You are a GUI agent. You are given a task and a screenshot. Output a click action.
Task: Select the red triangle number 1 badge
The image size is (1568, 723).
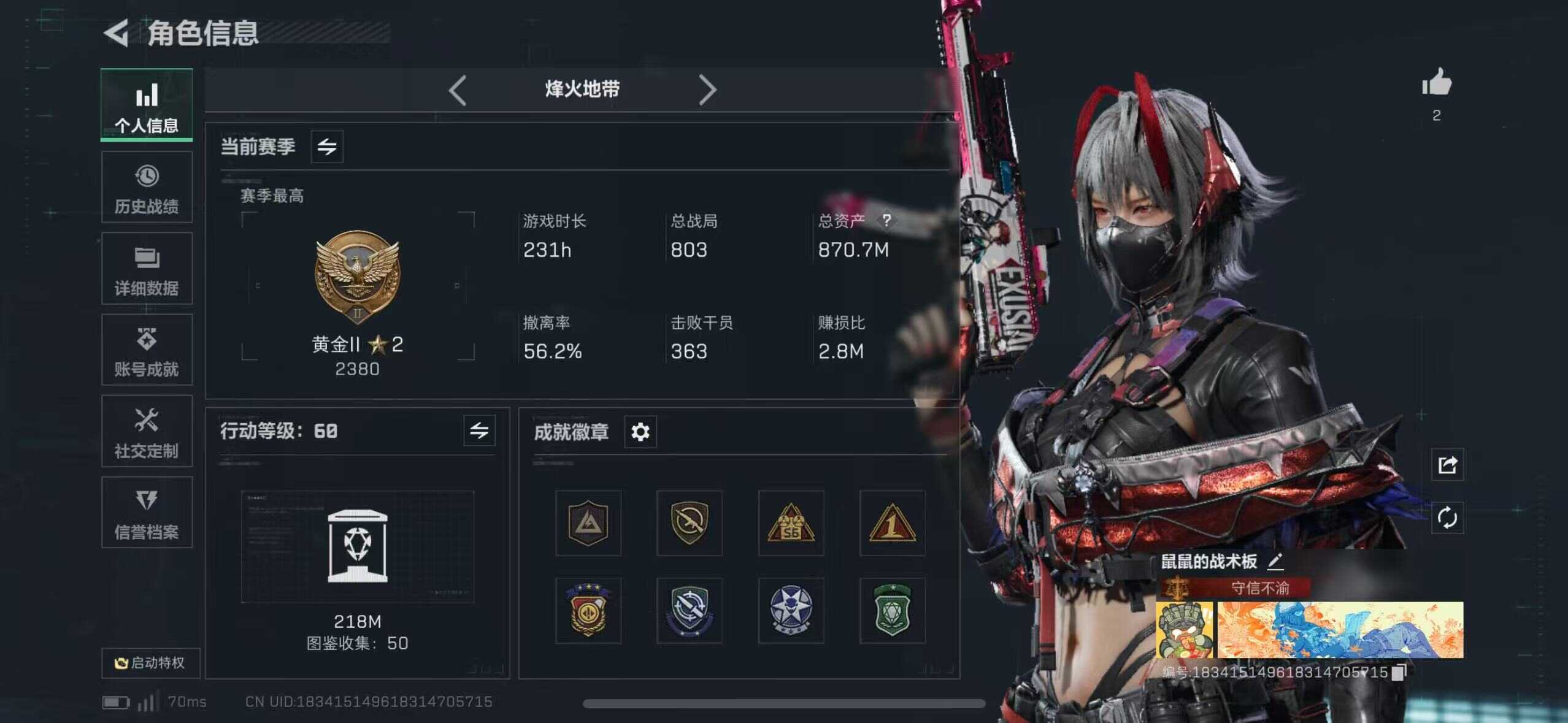(x=892, y=523)
